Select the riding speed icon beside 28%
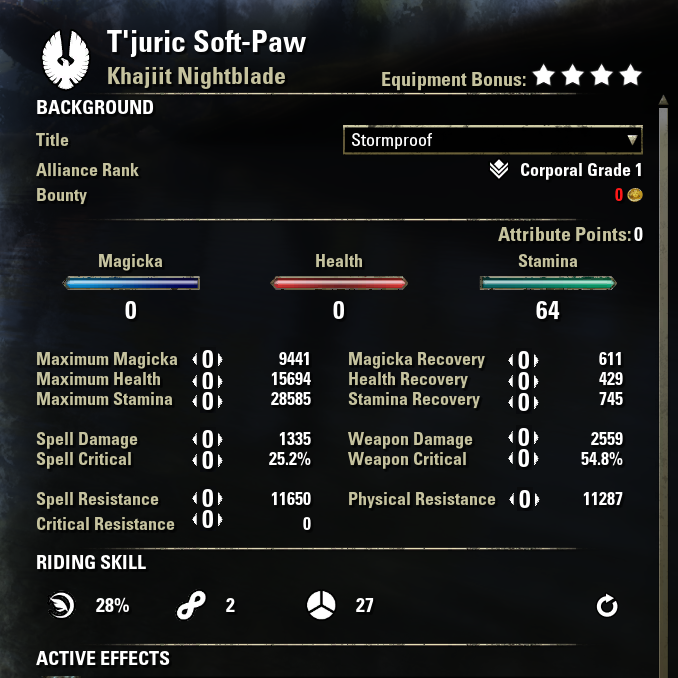The width and height of the screenshot is (678, 678). click(x=62, y=605)
